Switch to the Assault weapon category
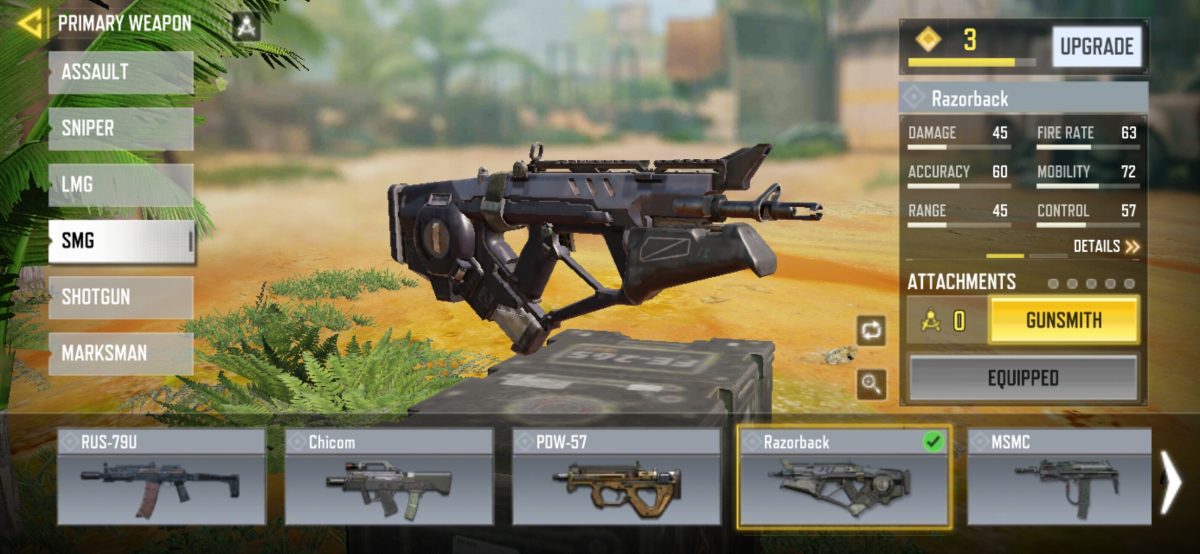 pos(121,73)
